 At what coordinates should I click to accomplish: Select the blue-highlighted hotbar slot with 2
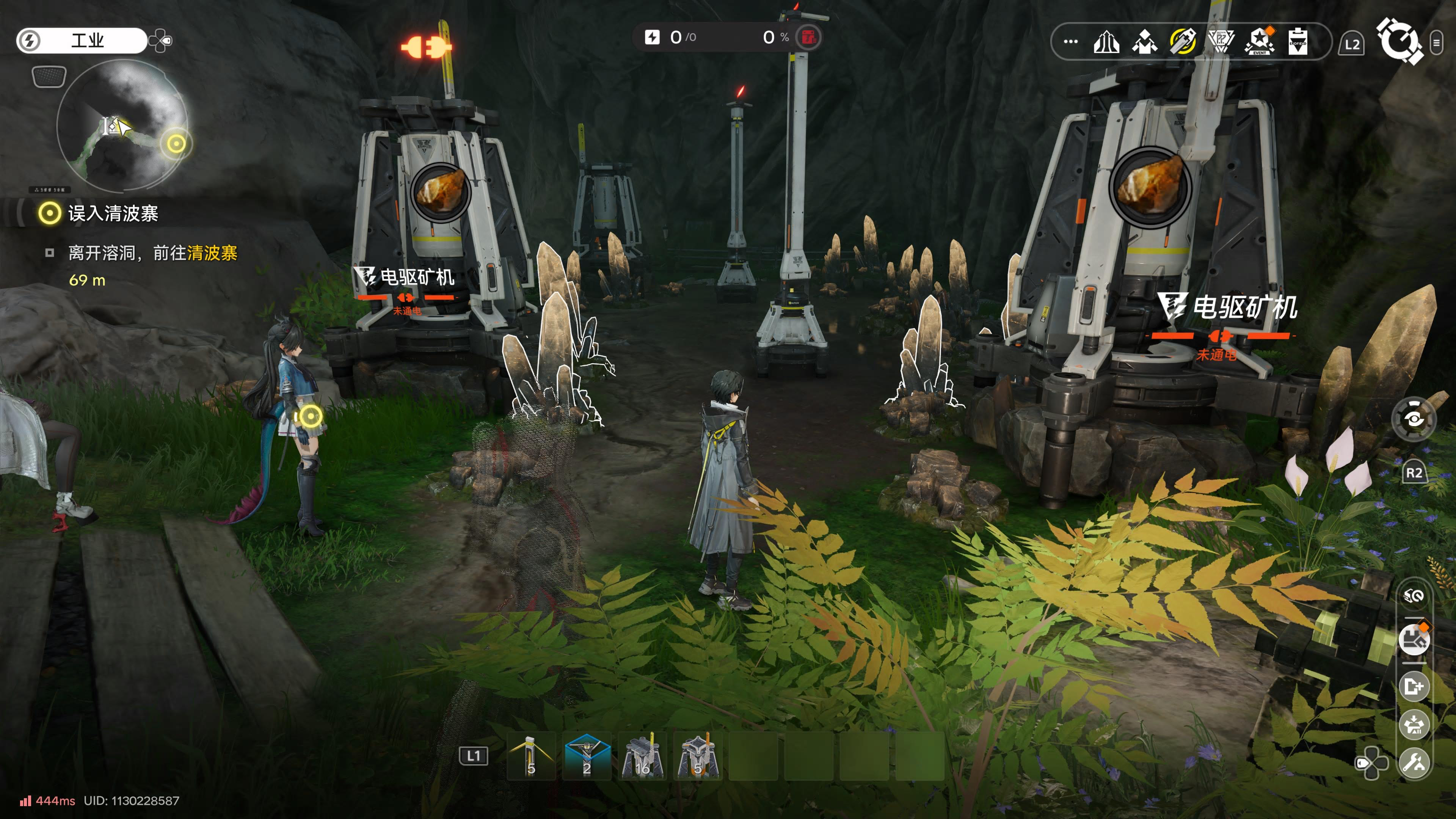coord(587,756)
